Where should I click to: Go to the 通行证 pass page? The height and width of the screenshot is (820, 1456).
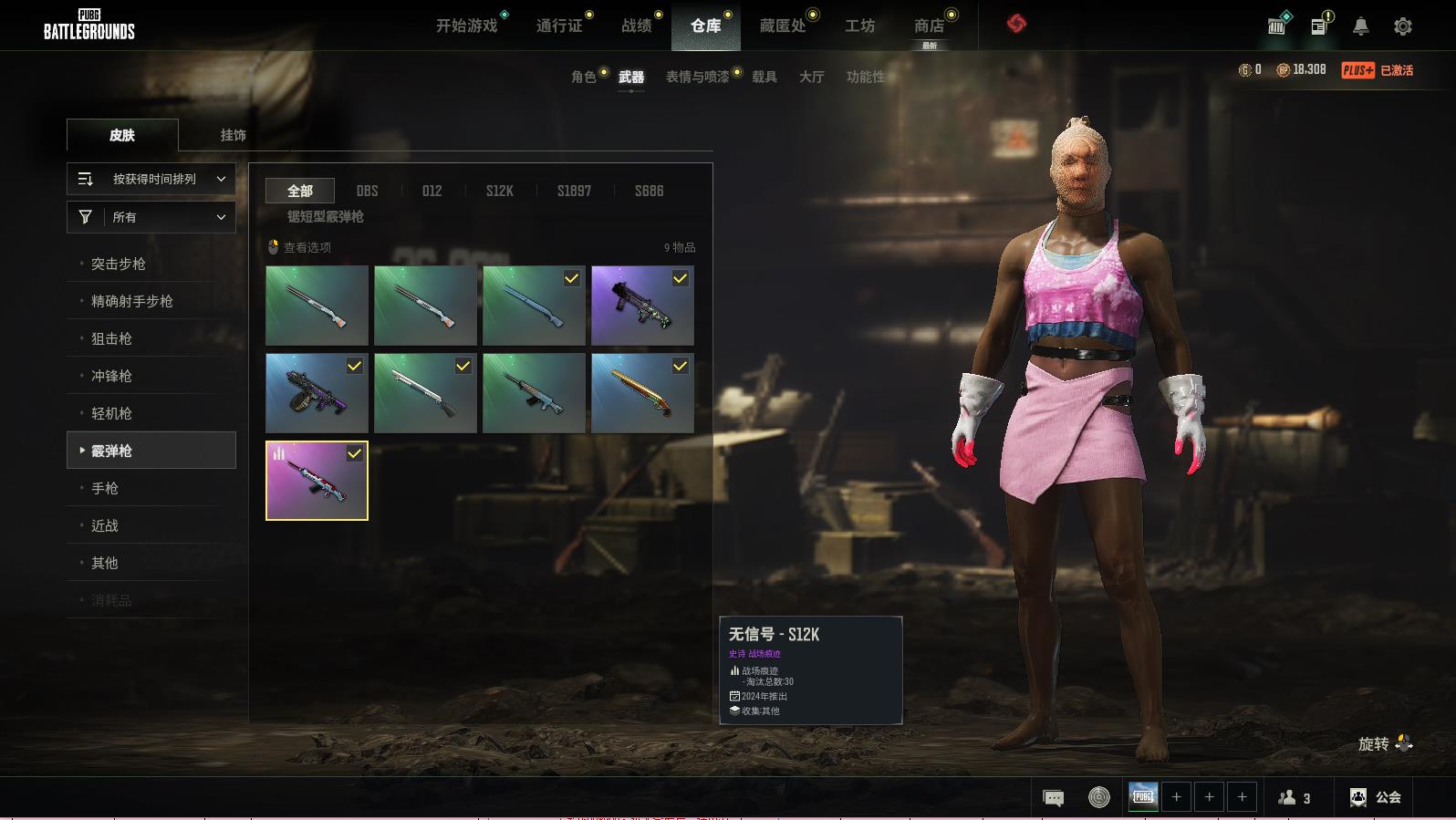(x=559, y=26)
